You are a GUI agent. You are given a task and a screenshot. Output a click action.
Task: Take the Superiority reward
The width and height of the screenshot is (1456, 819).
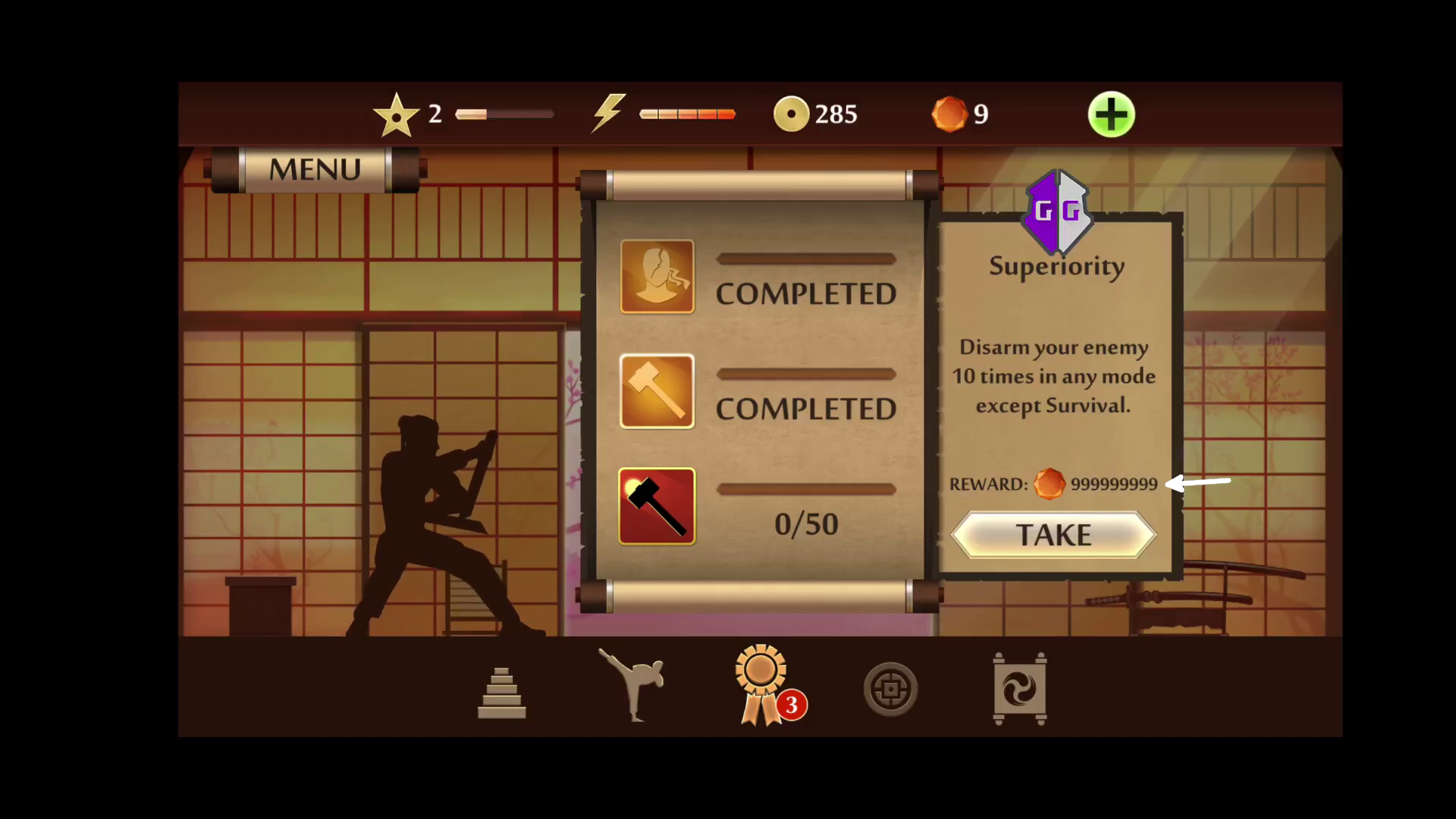point(1053,535)
